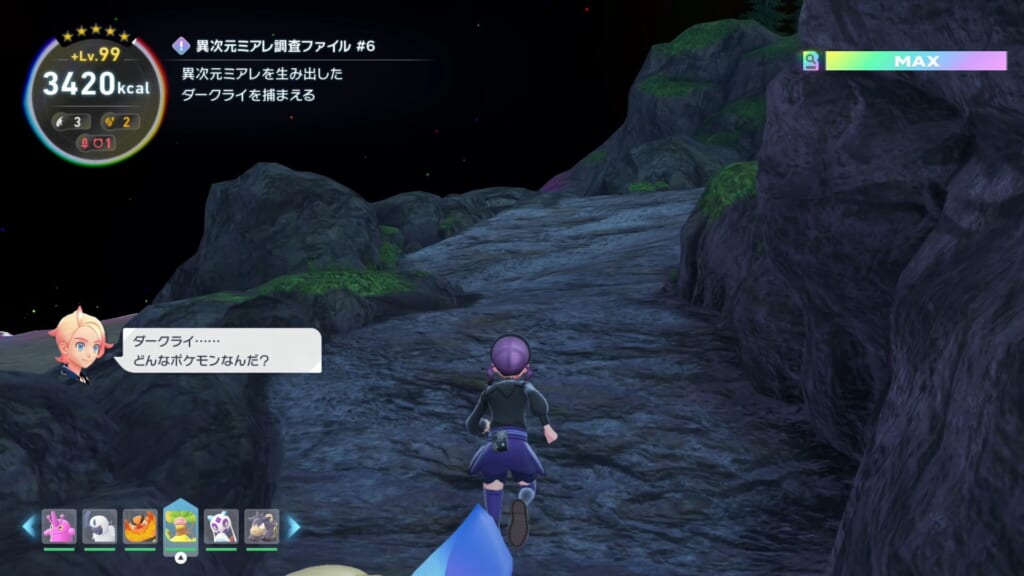Select the white Absol party slot
This screenshot has height=576, width=1024.
pyautogui.click(x=100, y=526)
